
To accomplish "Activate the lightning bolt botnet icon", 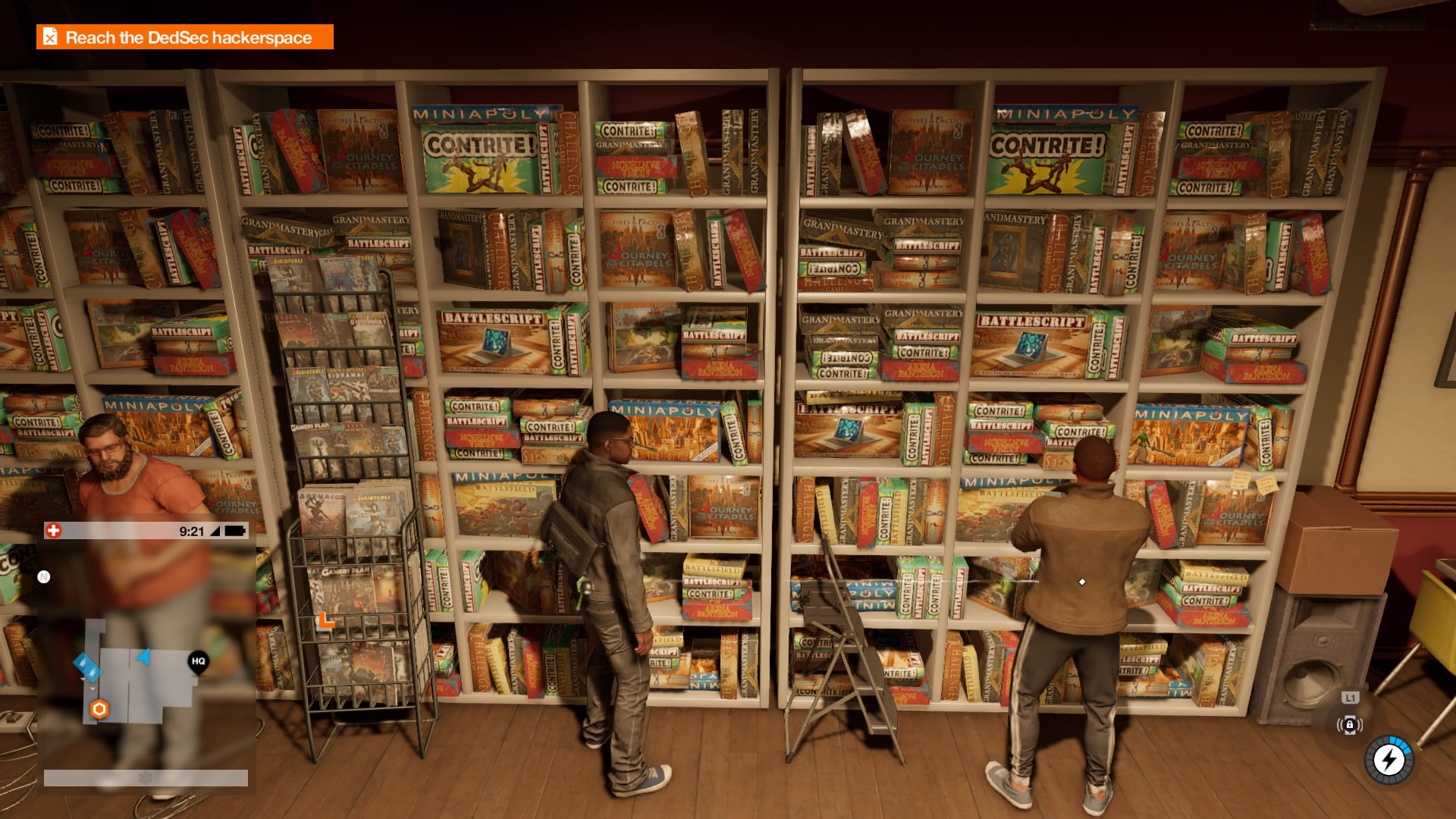I will [x=1389, y=759].
